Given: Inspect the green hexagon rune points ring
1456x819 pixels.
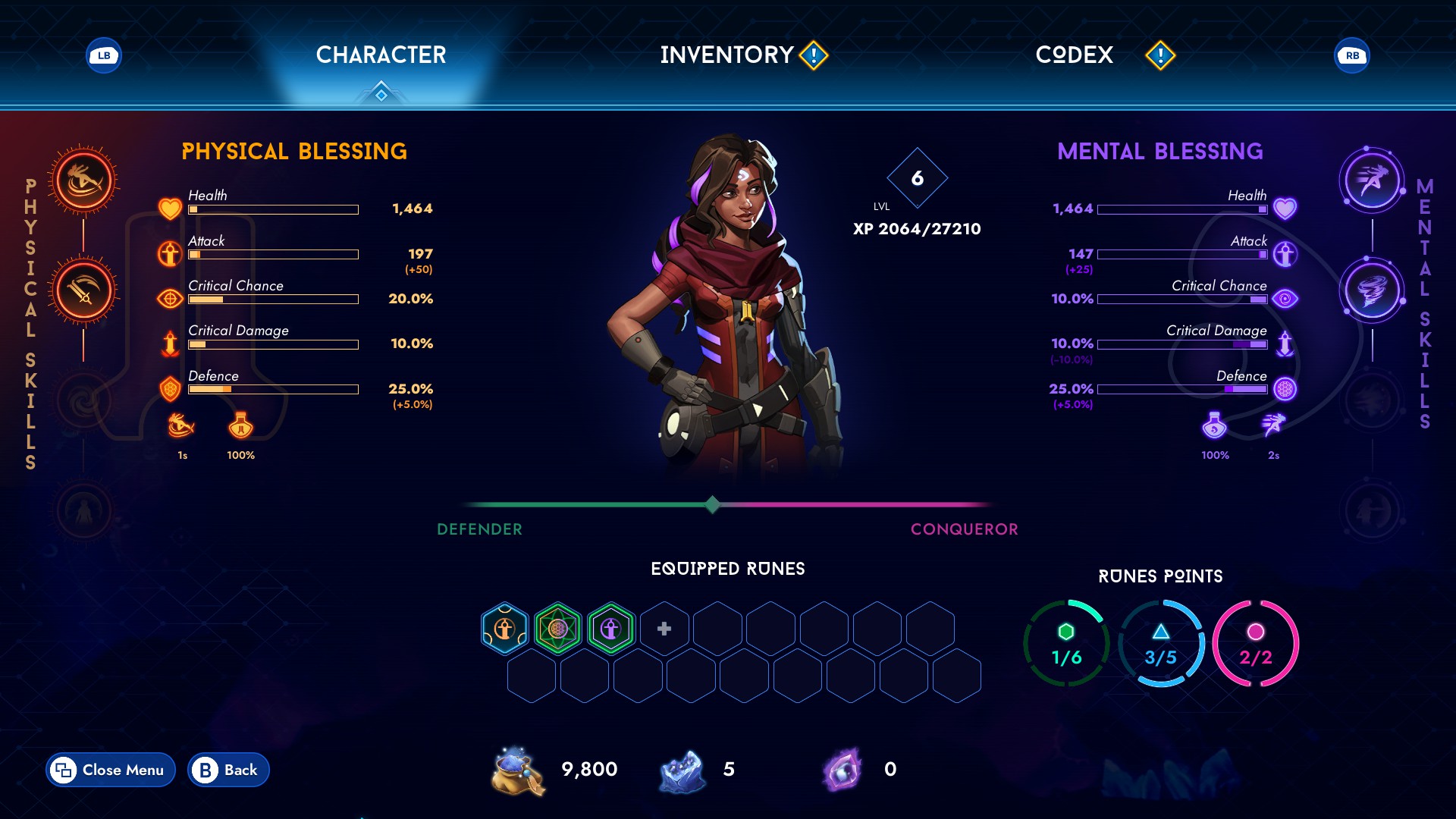Looking at the screenshot, I should point(1066,644).
